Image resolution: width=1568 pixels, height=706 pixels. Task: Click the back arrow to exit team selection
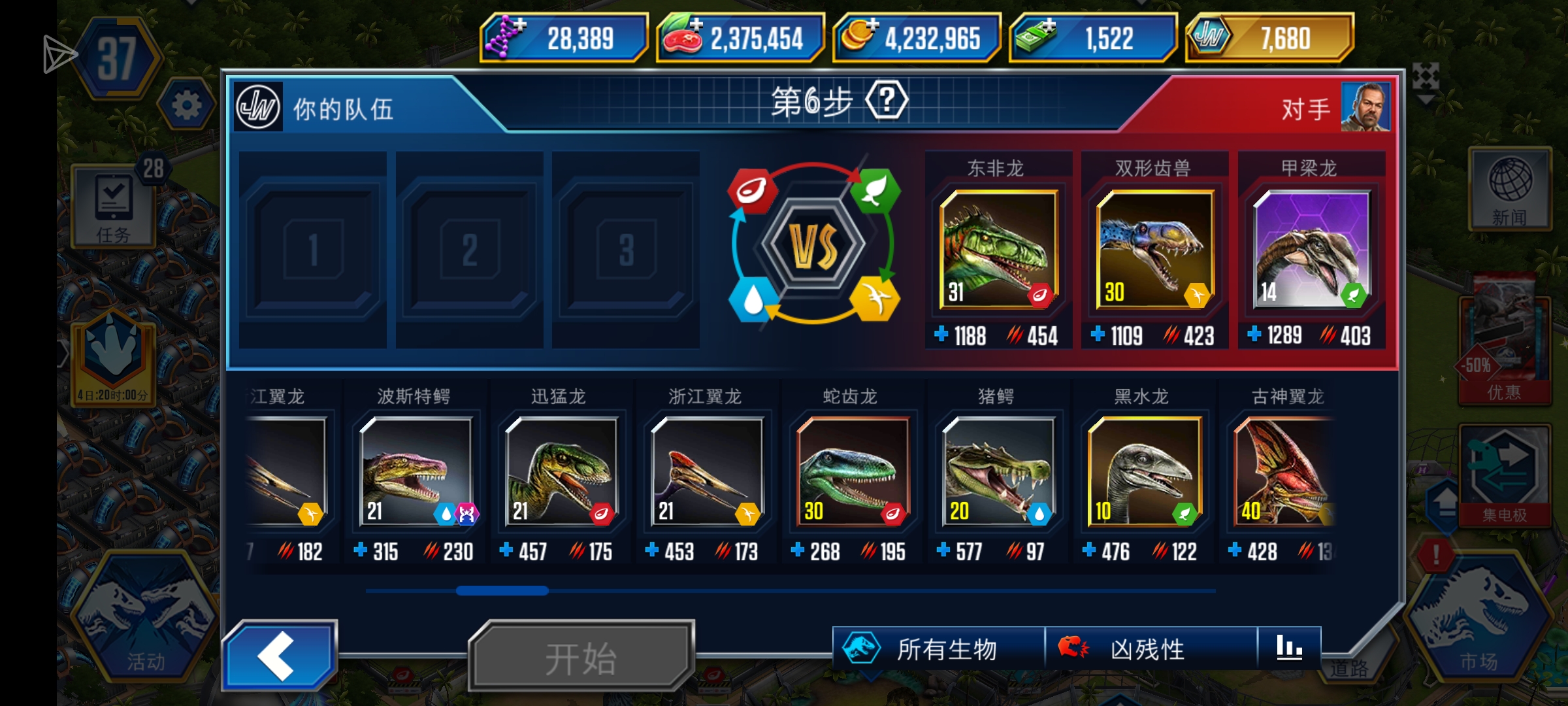point(280,654)
